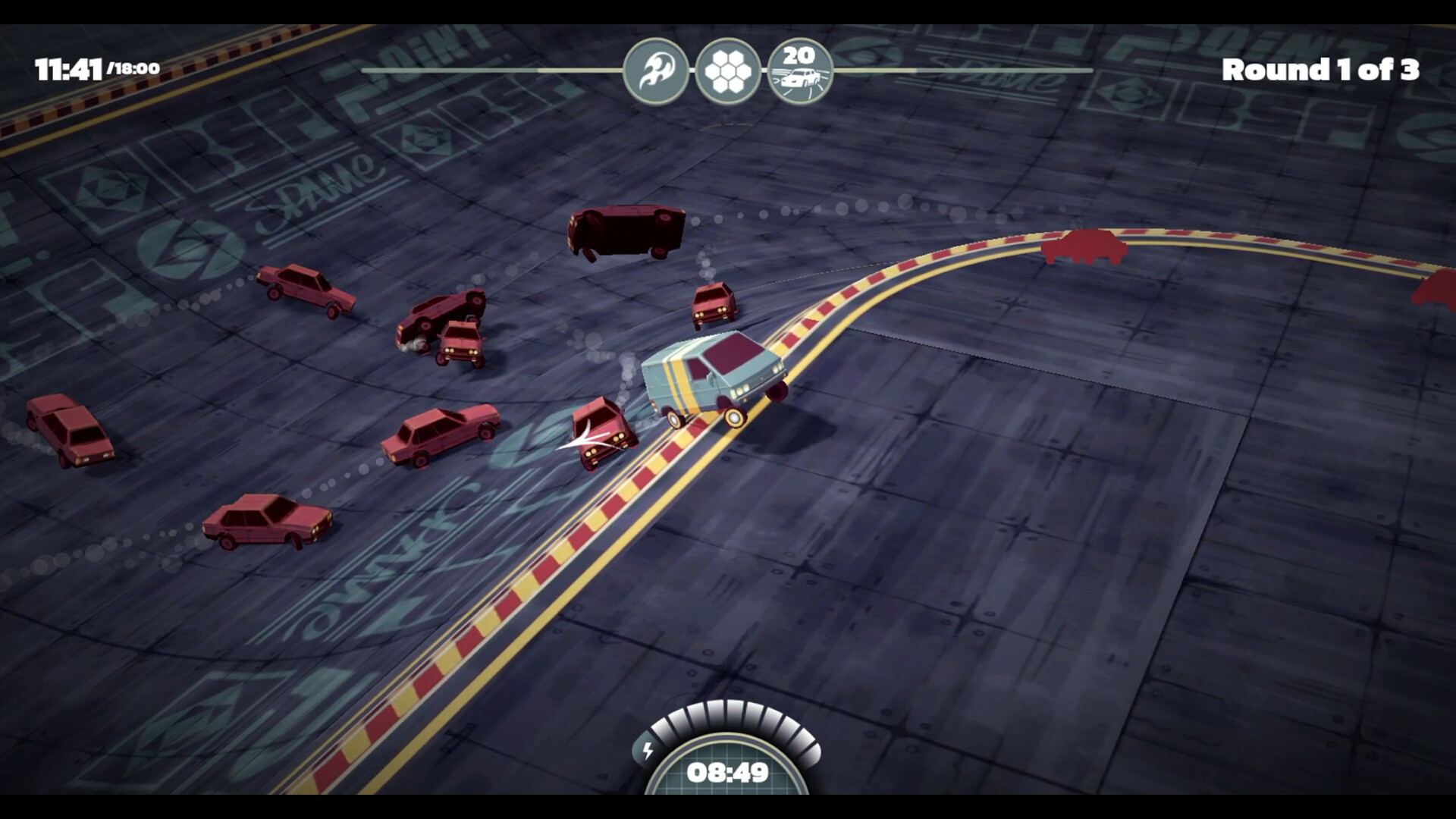Select the 11:41 match timer display

[x=68, y=67]
